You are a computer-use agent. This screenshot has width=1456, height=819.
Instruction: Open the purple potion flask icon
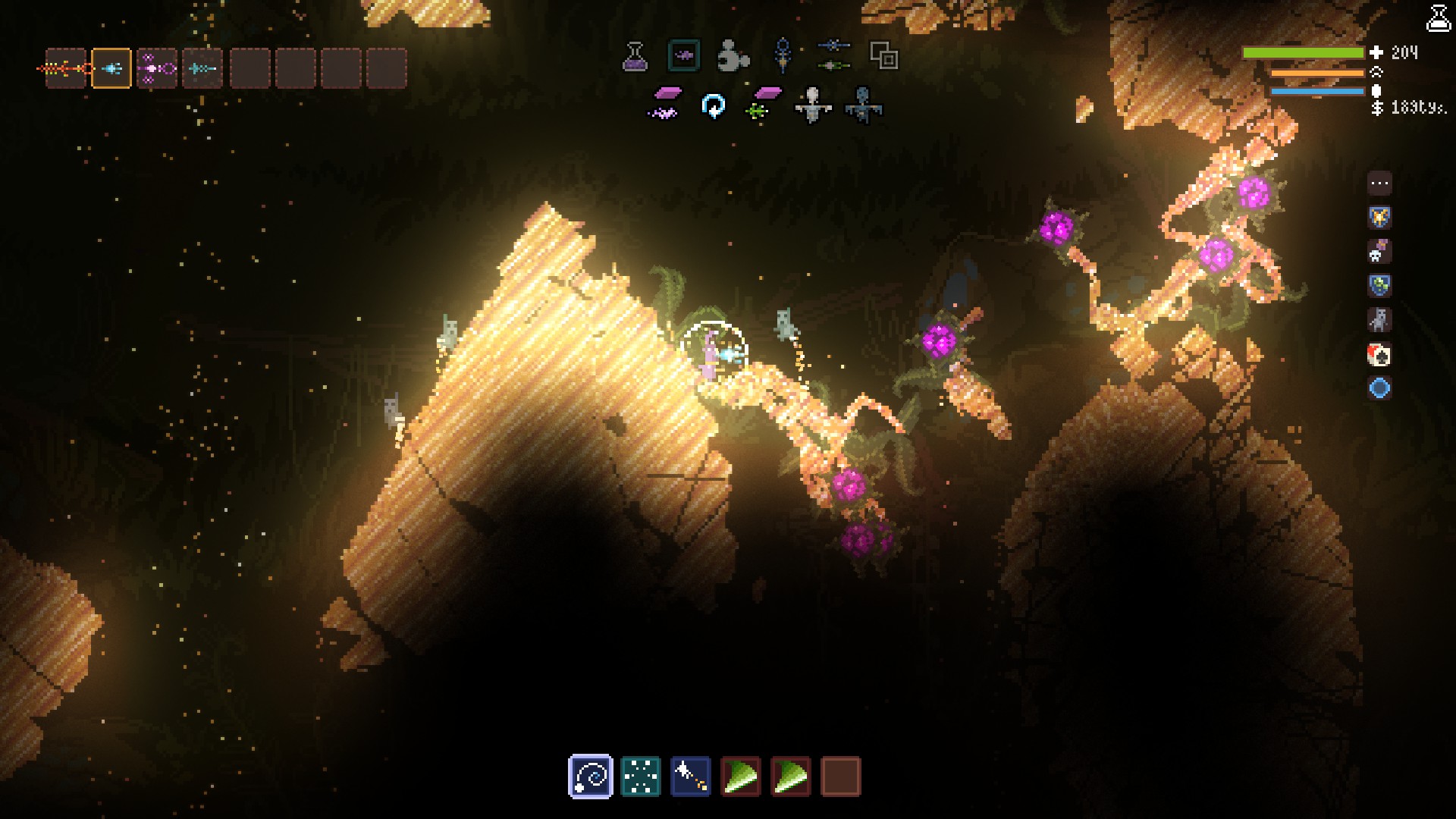click(x=635, y=56)
